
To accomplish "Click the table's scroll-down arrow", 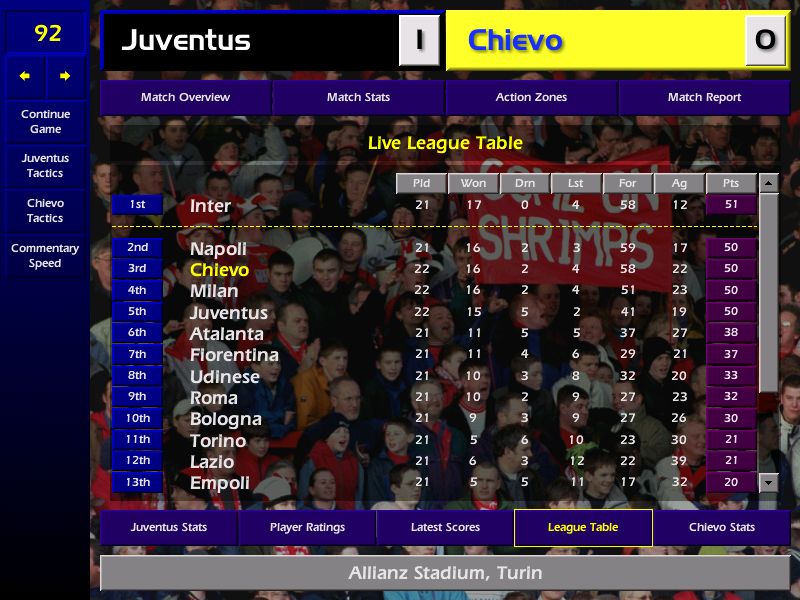I will pyautogui.click(x=768, y=483).
